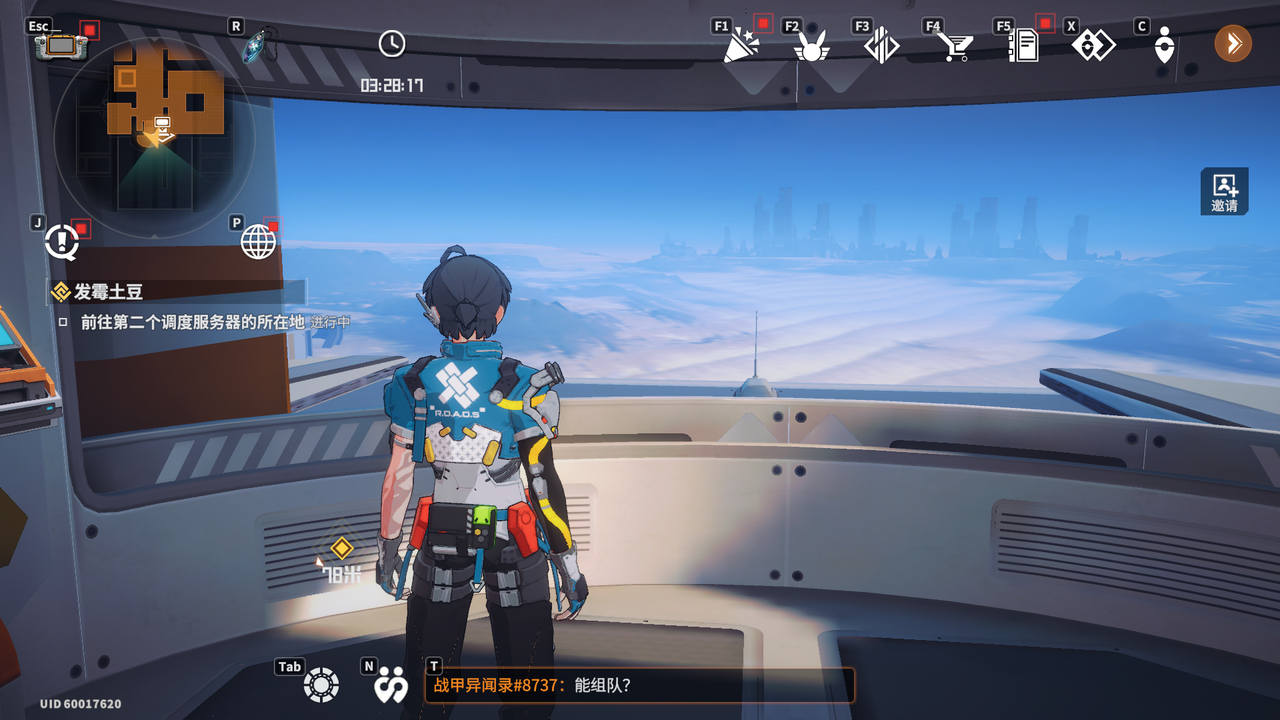Image resolution: width=1280 pixels, height=720 pixels.
Task: Open the gear wheel icon
Action: pyautogui.click(x=321, y=685)
